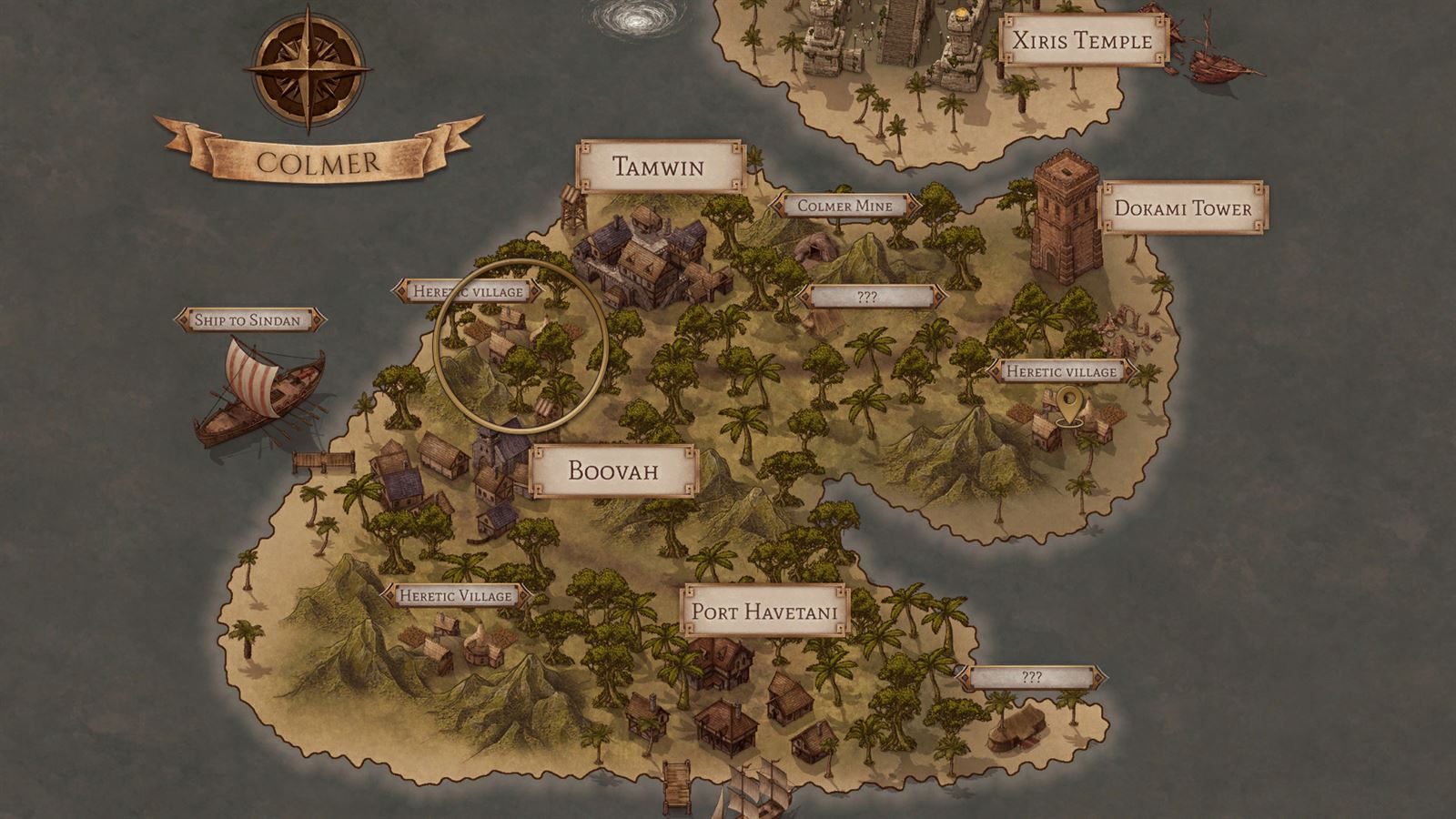Screen dimensions: 1456x819
Task: Pick the Colmer Mine destination
Action: [x=844, y=206]
